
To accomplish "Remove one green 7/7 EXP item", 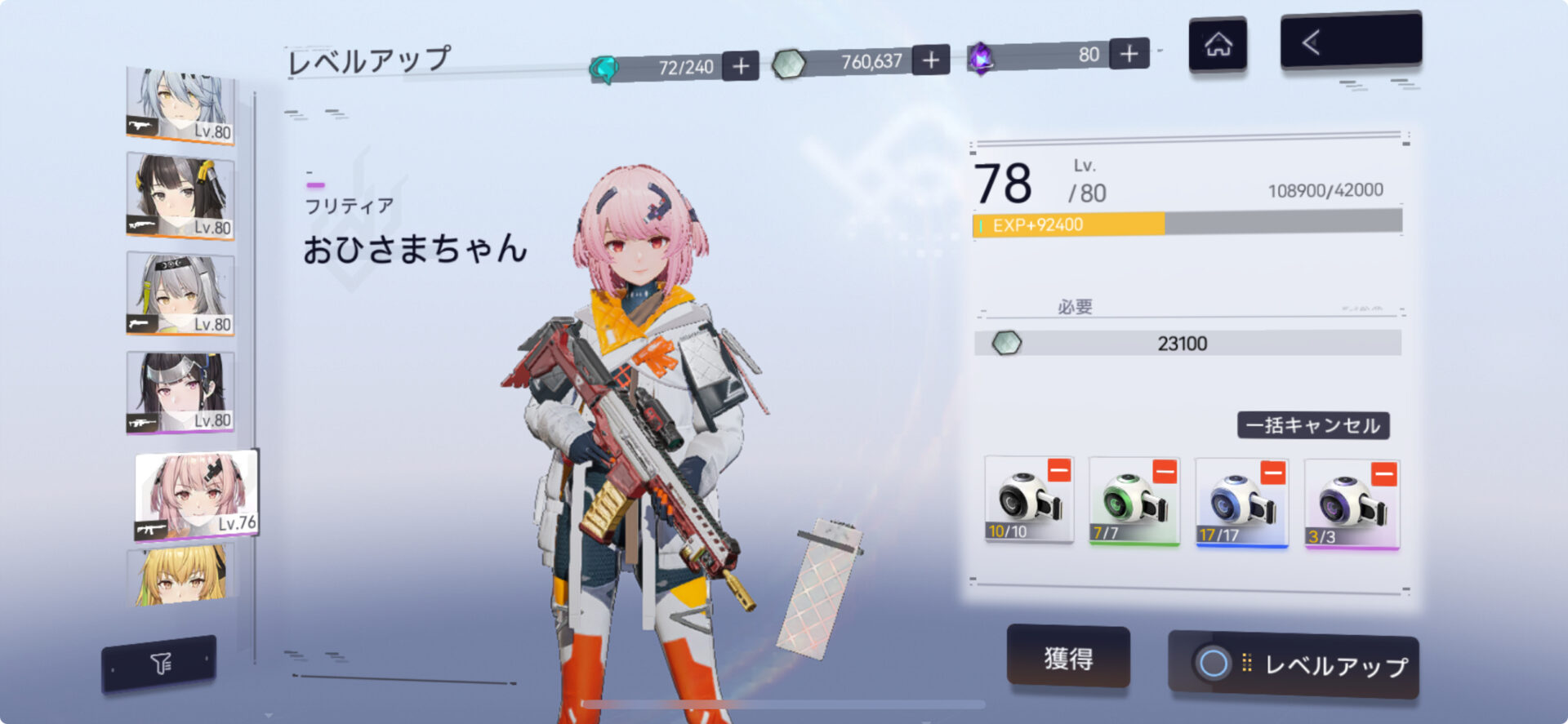I will 1164,471.
